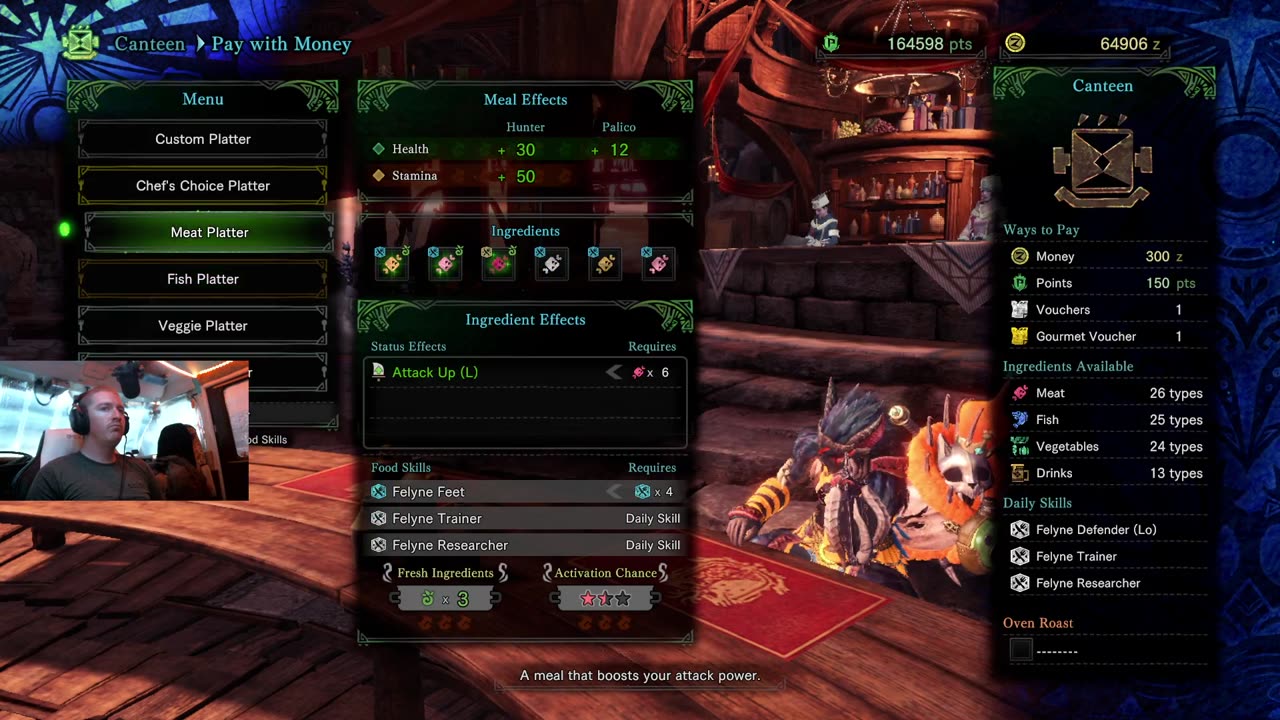Image resolution: width=1280 pixels, height=720 pixels.
Task: Open the Meat ingredients list
Action: (x=1104, y=393)
